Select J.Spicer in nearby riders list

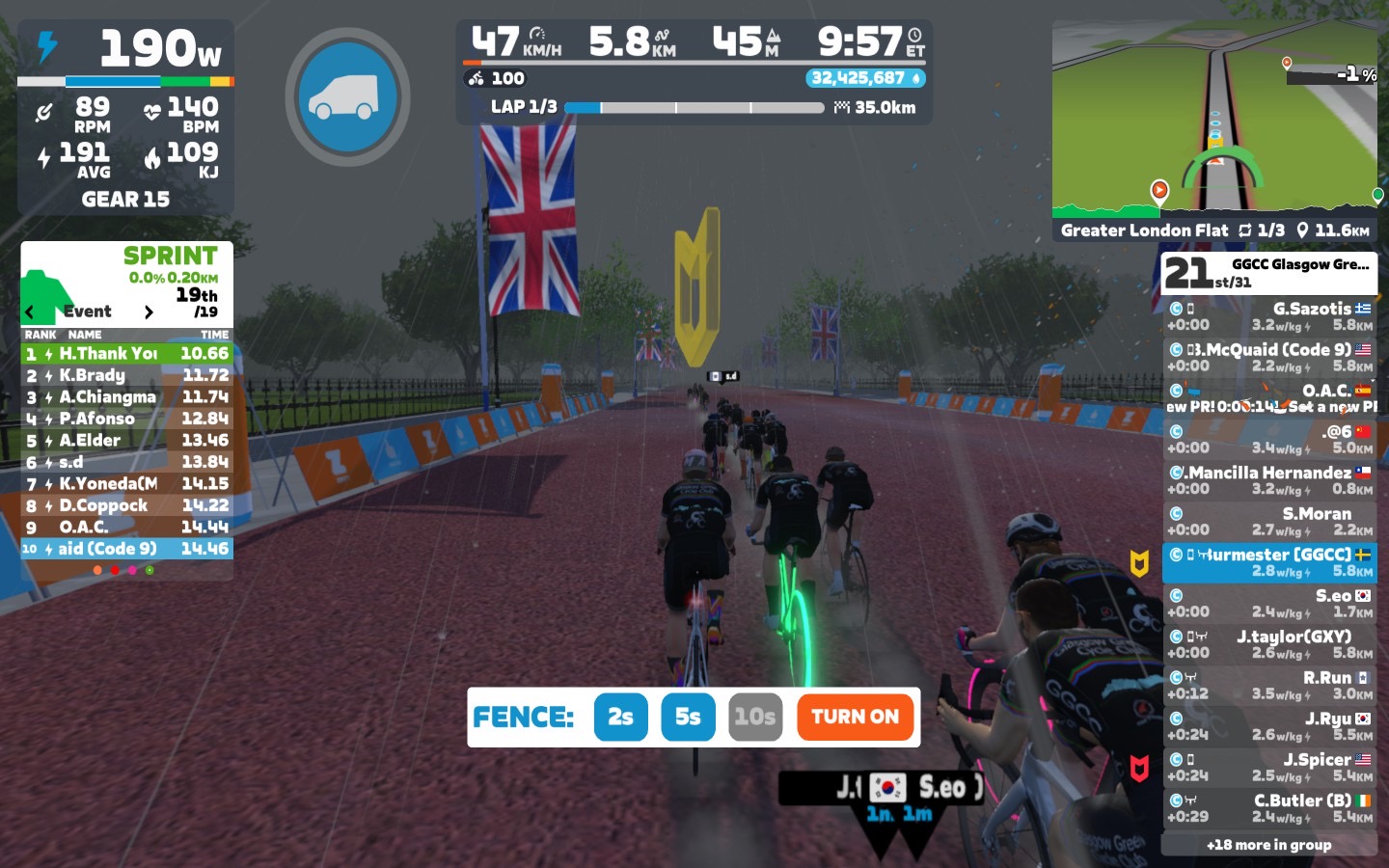pyautogui.click(x=1268, y=767)
